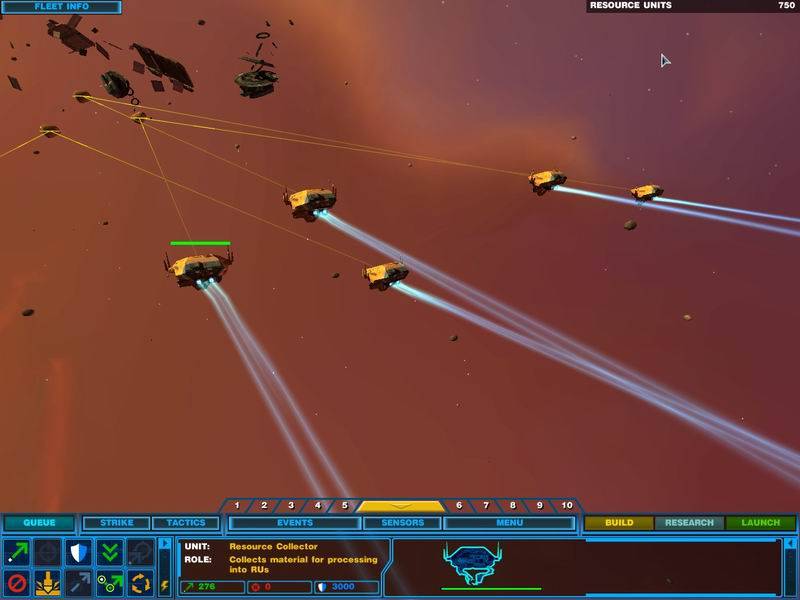Activate the green arrow move command
The image size is (800, 600).
pos(17,552)
